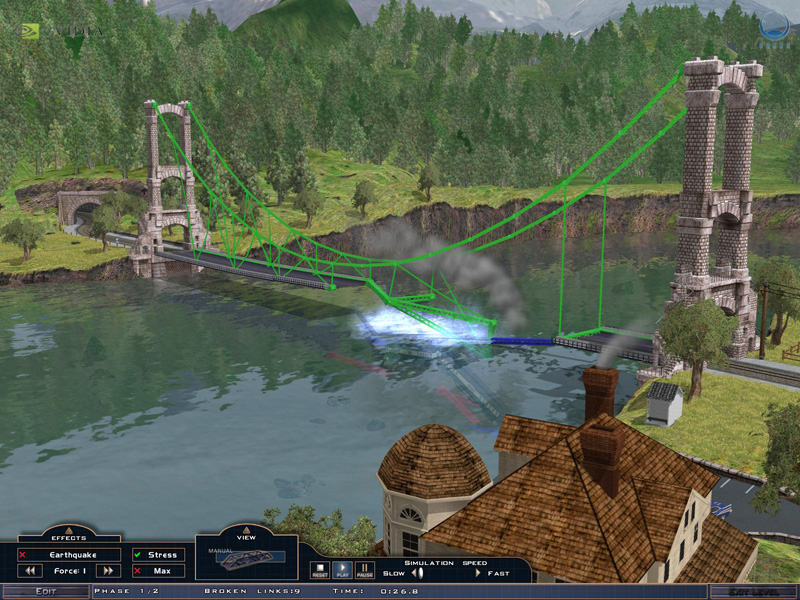Collapse the View panel arrow
This screenshot has height=600, width=800.
point(246,527)
